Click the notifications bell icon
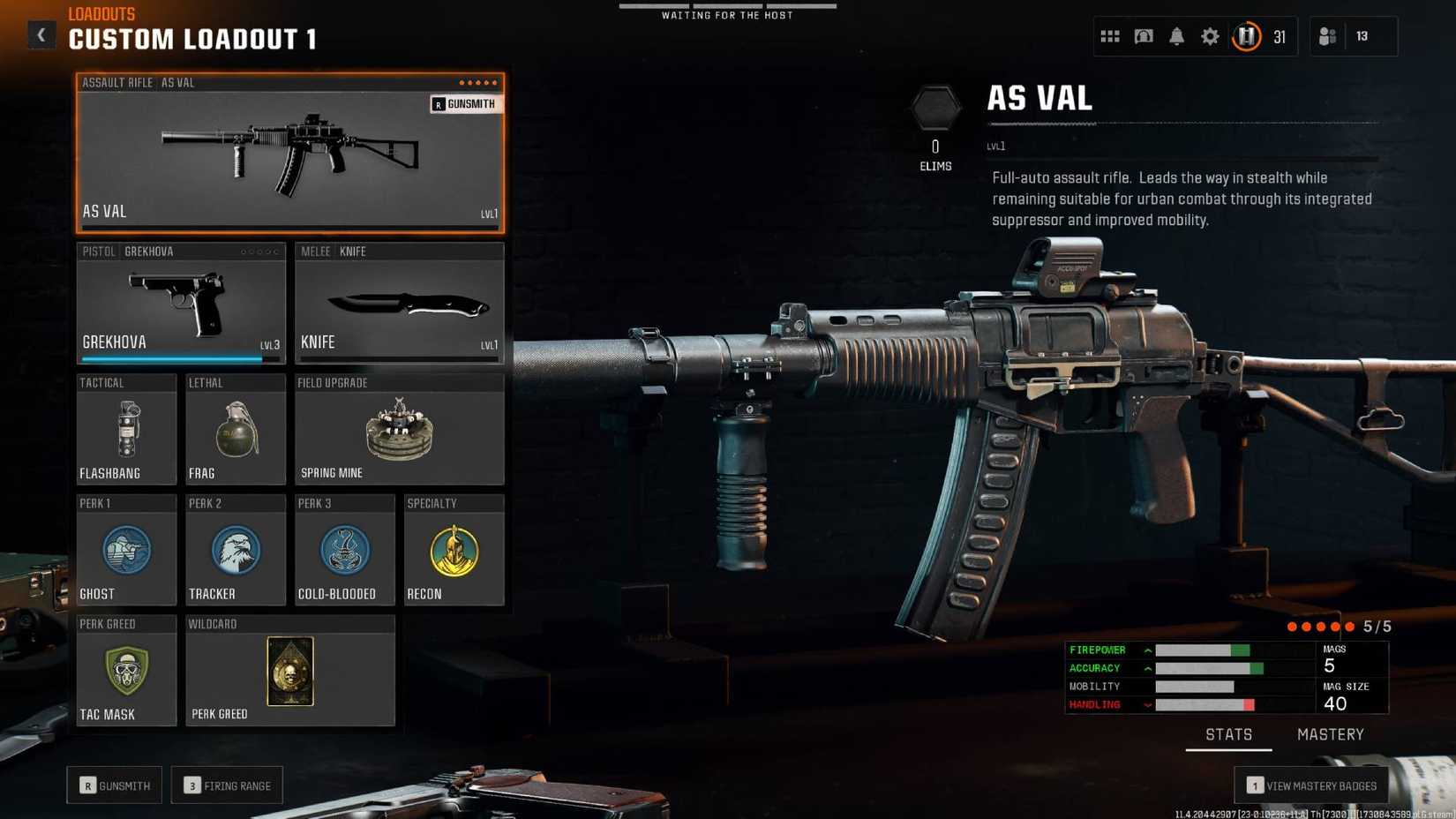Screen dimensions: 1456x819 click(1176, 36)
